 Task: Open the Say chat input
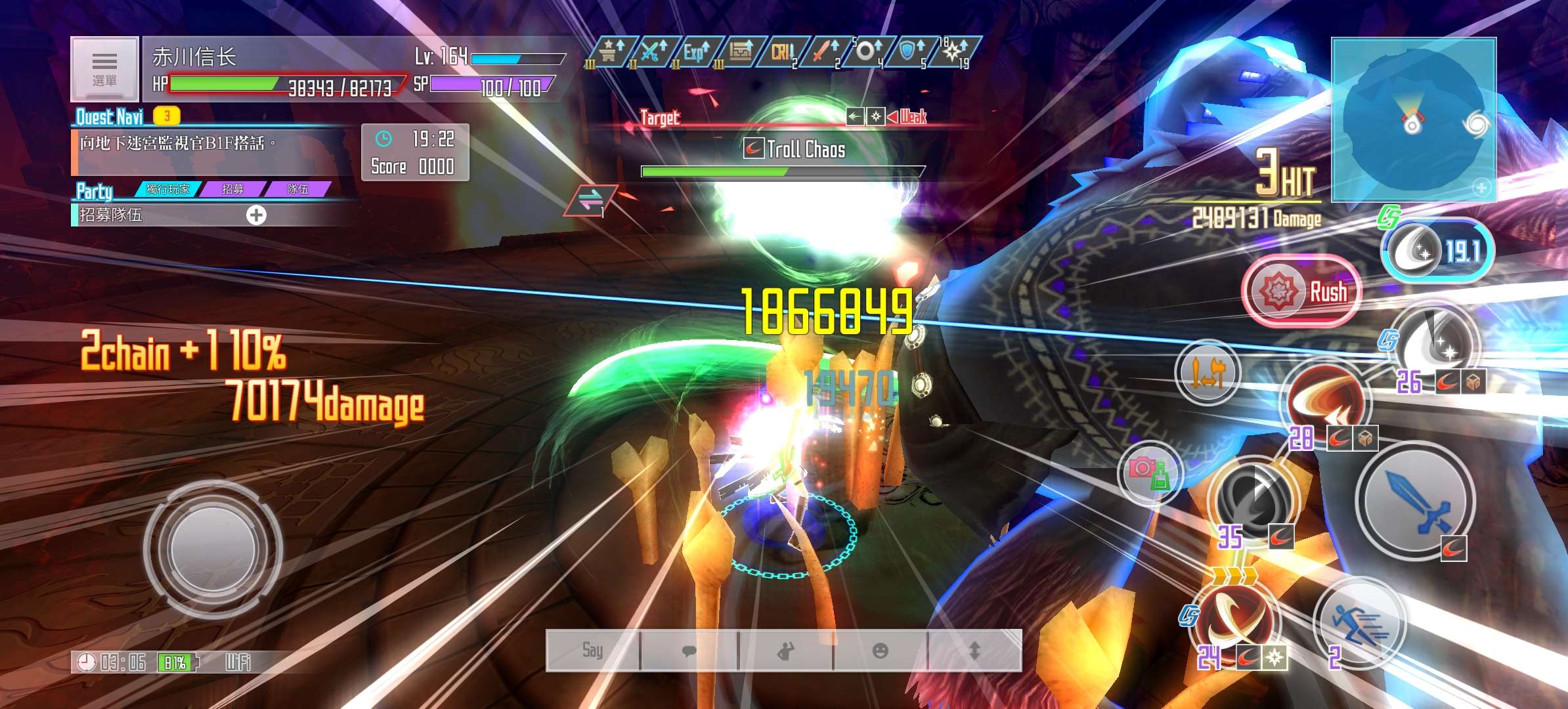coord(592,651)
